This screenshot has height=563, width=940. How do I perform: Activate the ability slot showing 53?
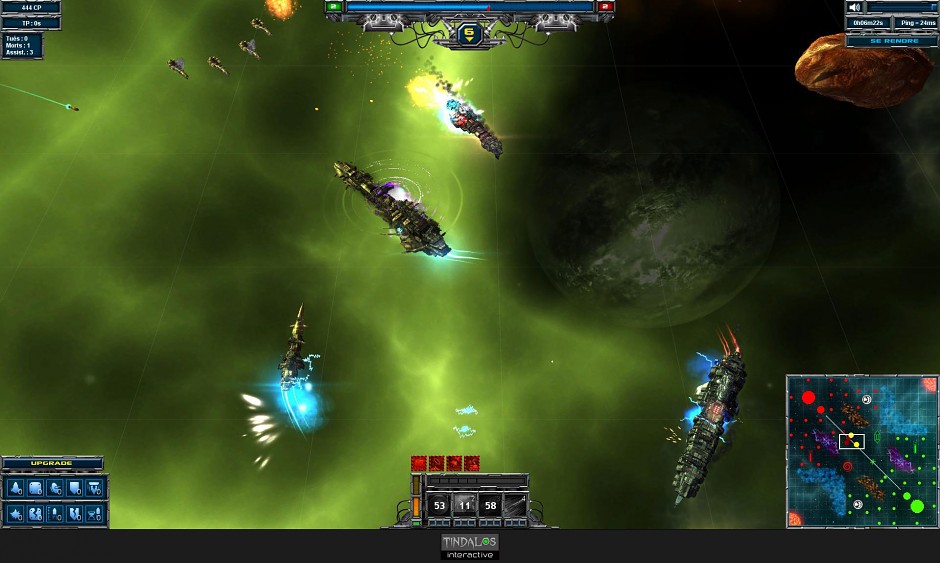click(440, 506)
